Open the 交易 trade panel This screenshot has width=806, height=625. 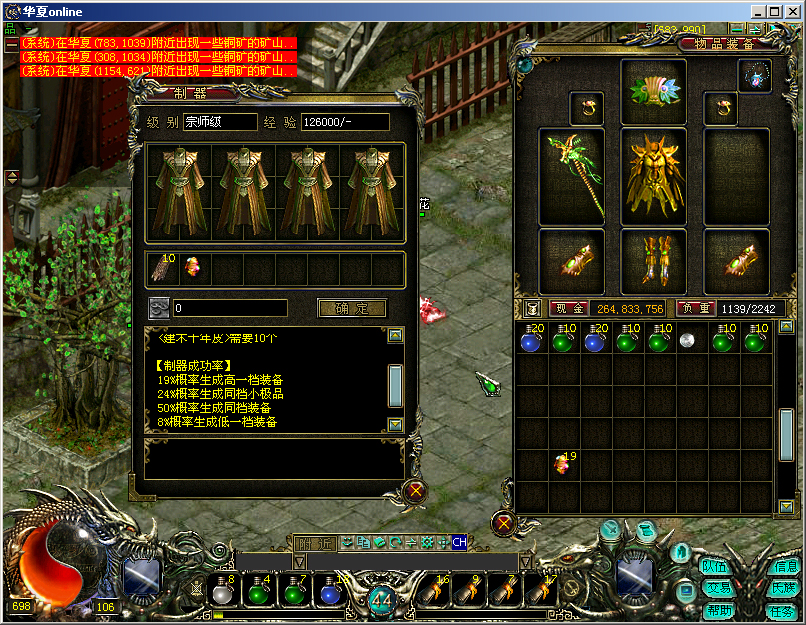(x=718, y=588)
